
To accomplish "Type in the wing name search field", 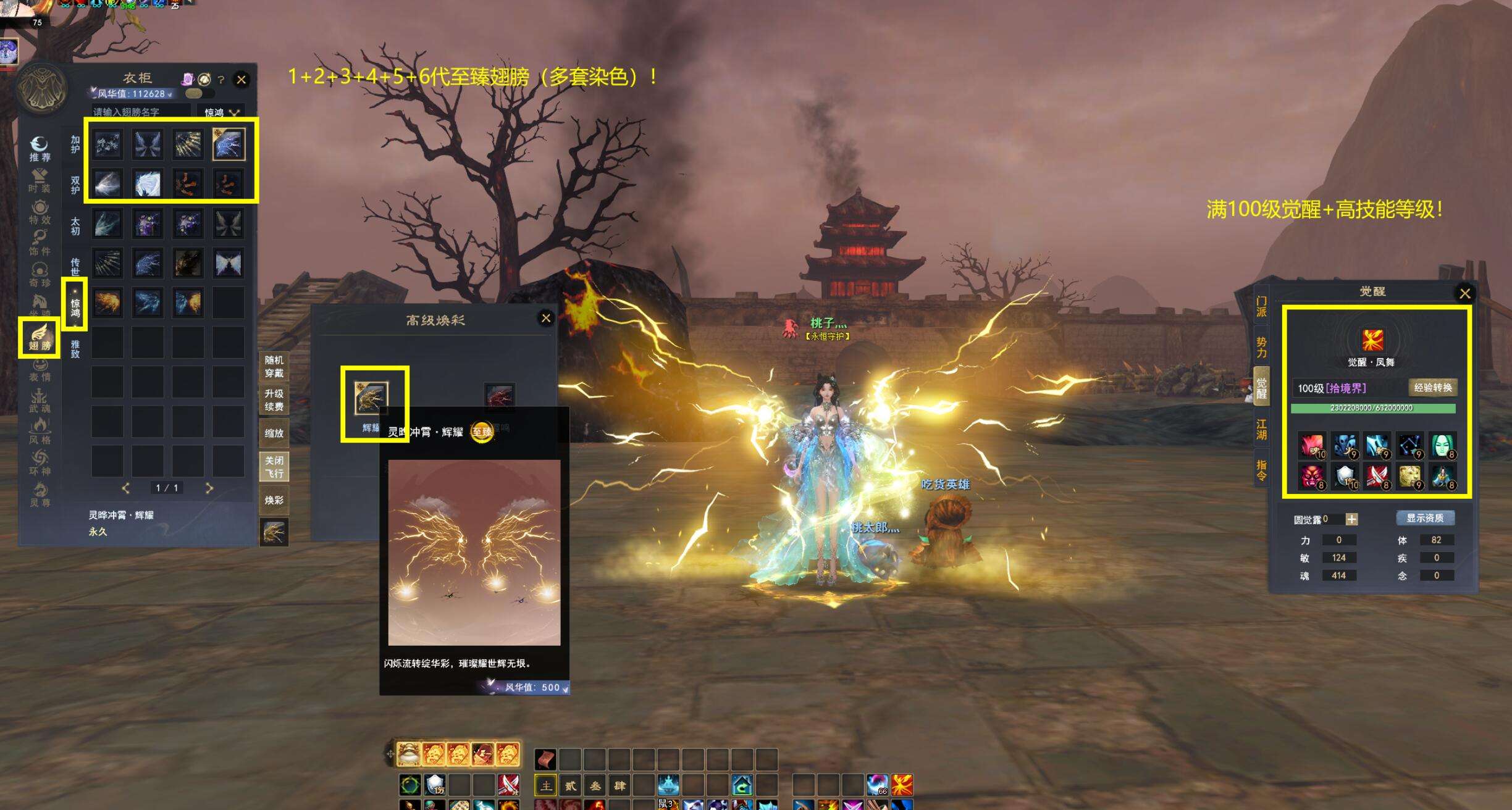I will pyautogui.click(x=141, y=112).
